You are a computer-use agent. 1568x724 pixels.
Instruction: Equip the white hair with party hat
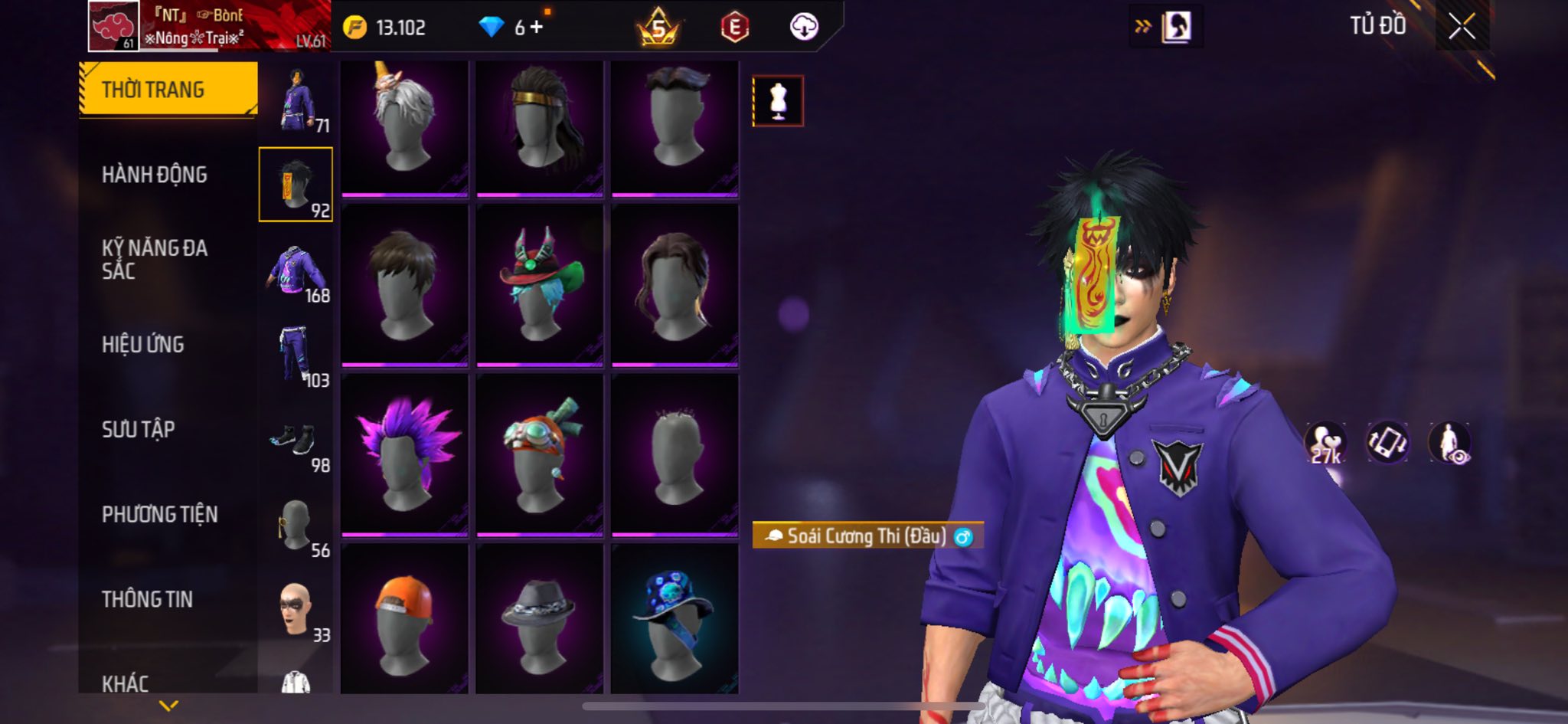point(404,126)
